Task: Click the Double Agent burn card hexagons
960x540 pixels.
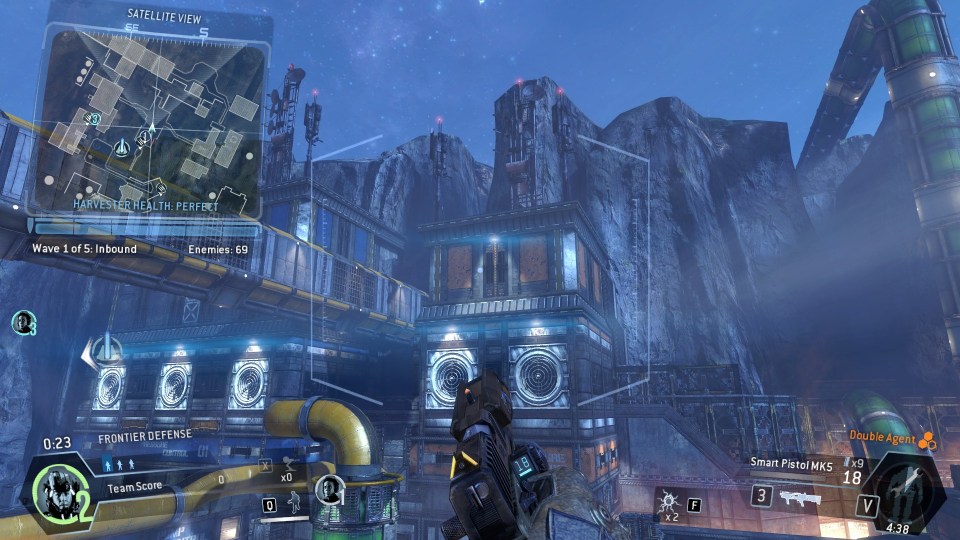Action: pyautogui.click(x=928, y=438)
